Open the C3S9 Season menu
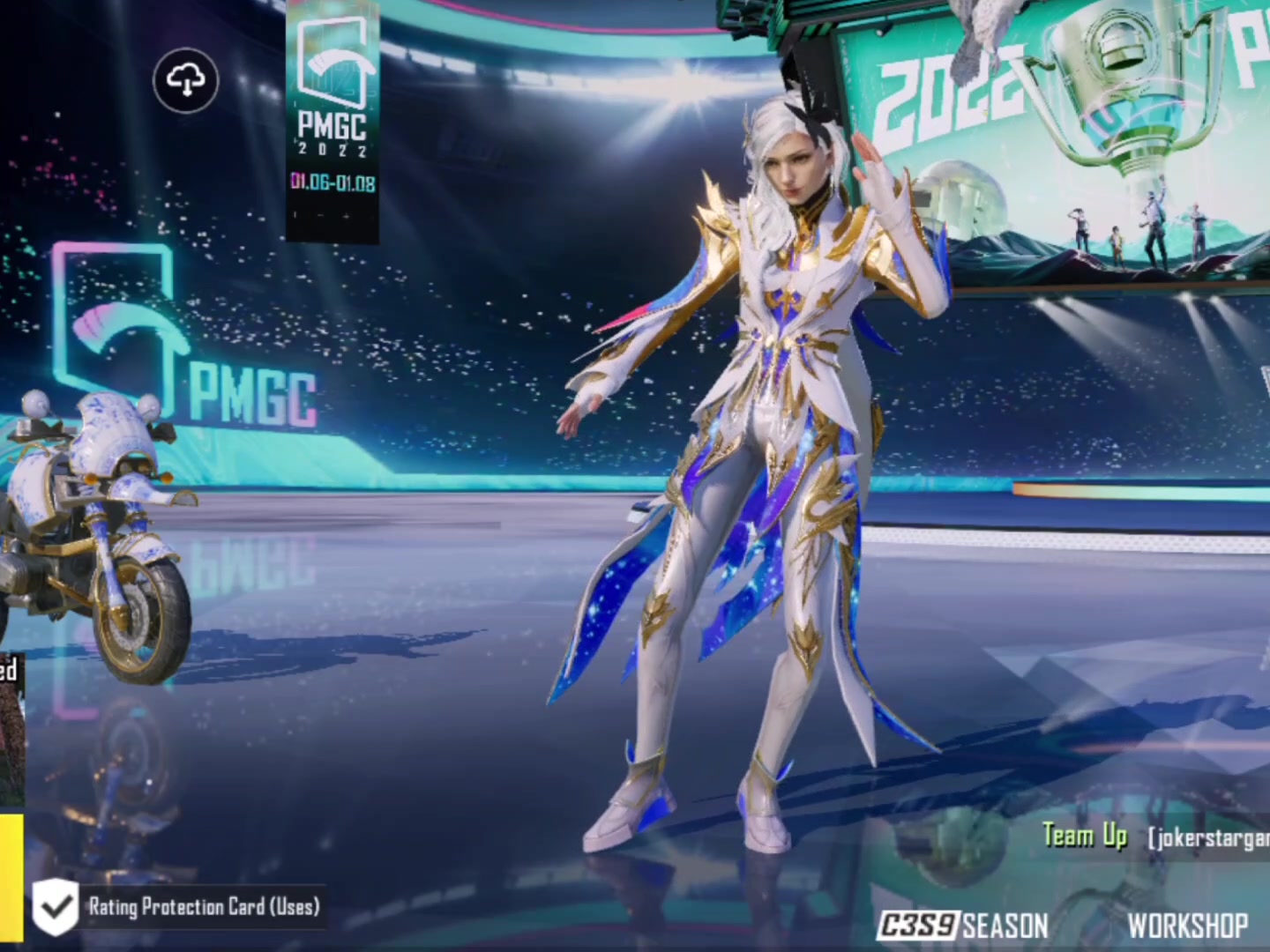 (x=963, y=926)
